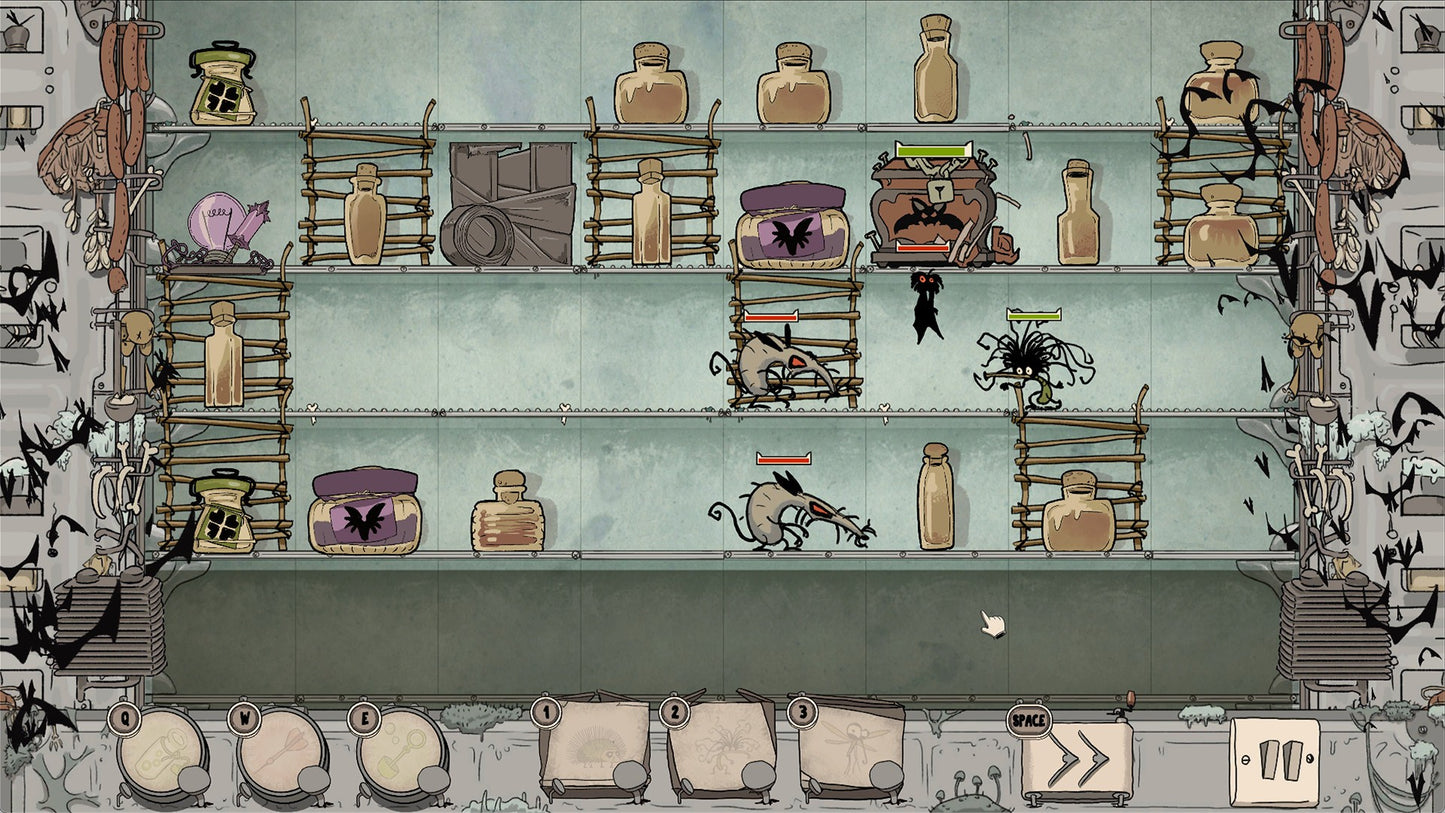Select the E bubble wand tool
This screenshot has width=1445, height=813.
(x=400, y=755)
